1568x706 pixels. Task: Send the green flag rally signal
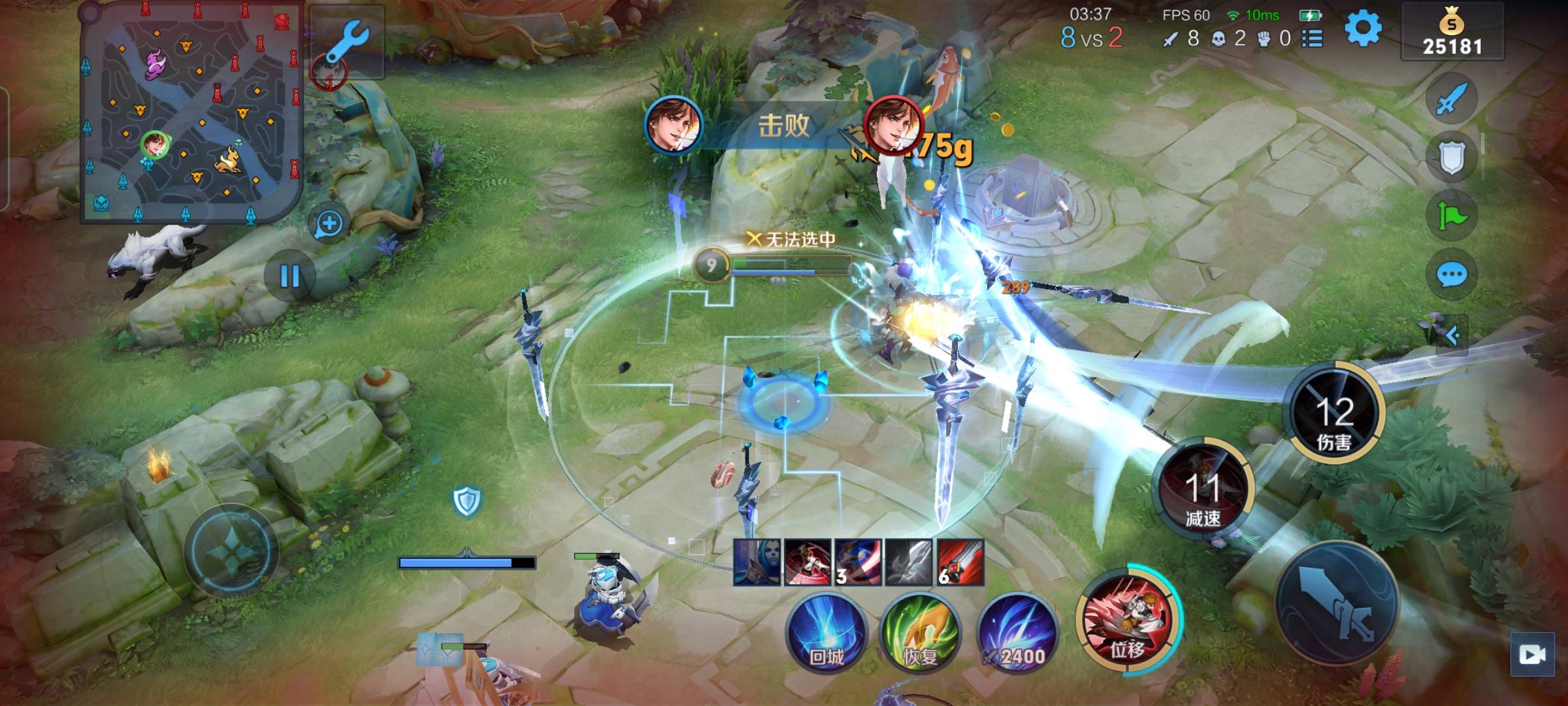(x=1451, y=216)
